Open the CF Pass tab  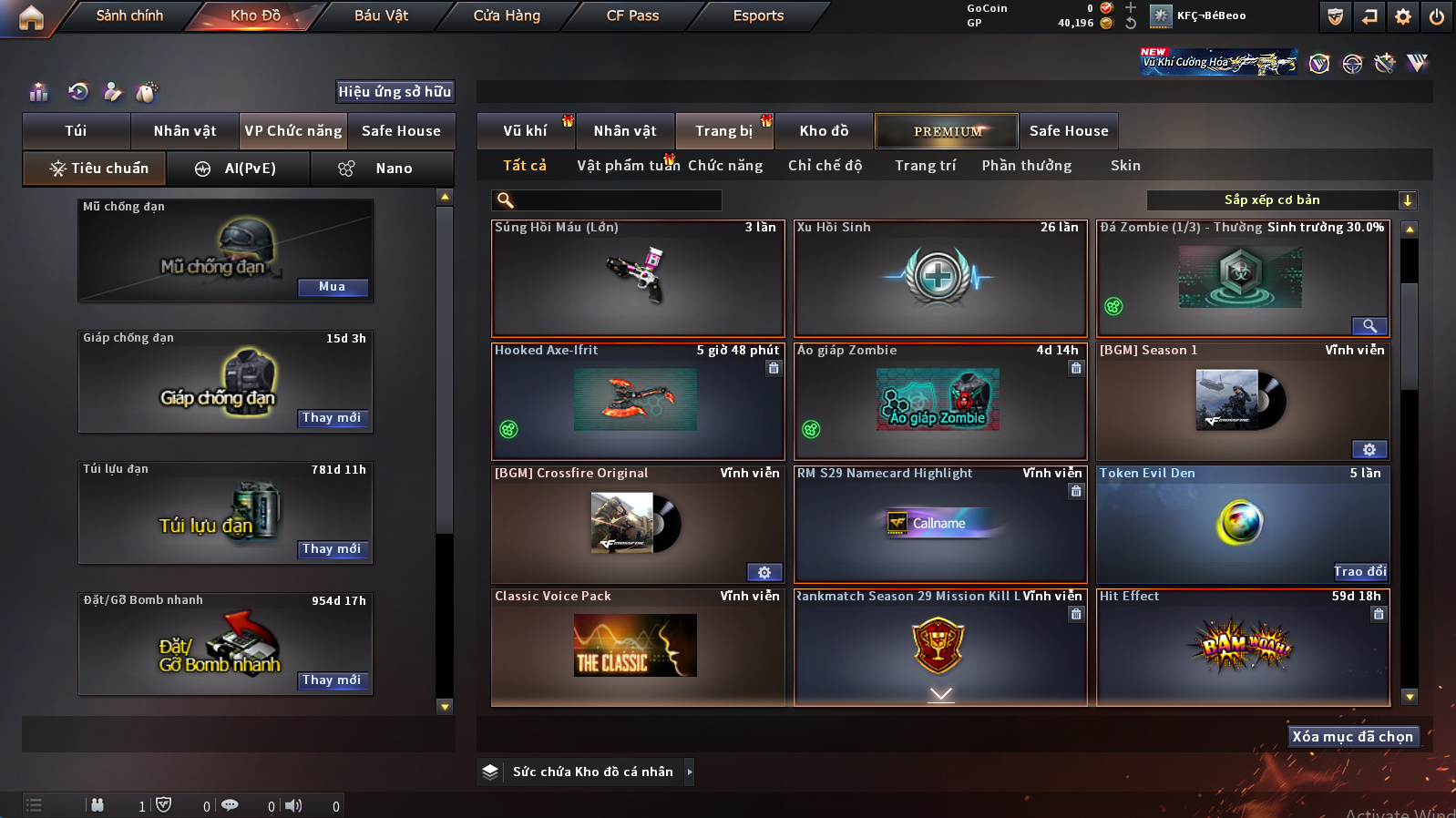click(x=632, y=15)
